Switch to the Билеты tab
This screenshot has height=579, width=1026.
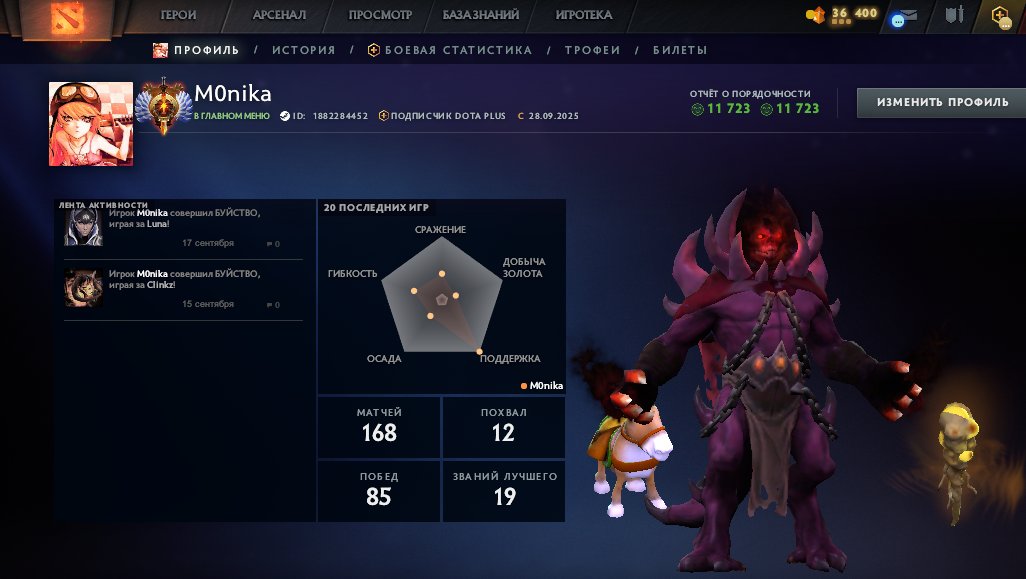tap(680, 50)
